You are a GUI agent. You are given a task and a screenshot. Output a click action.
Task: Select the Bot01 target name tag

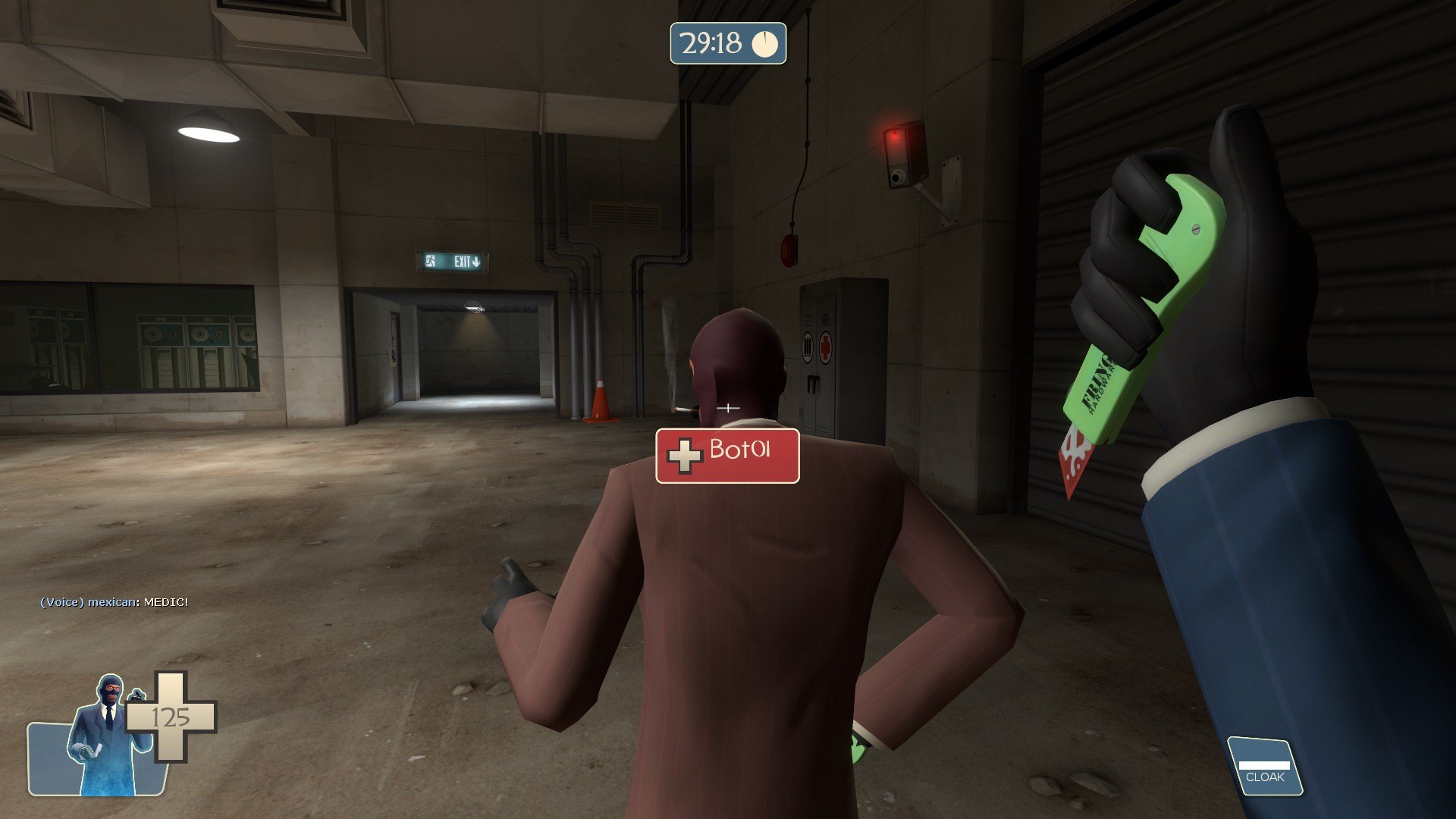(x=727, y=455)
